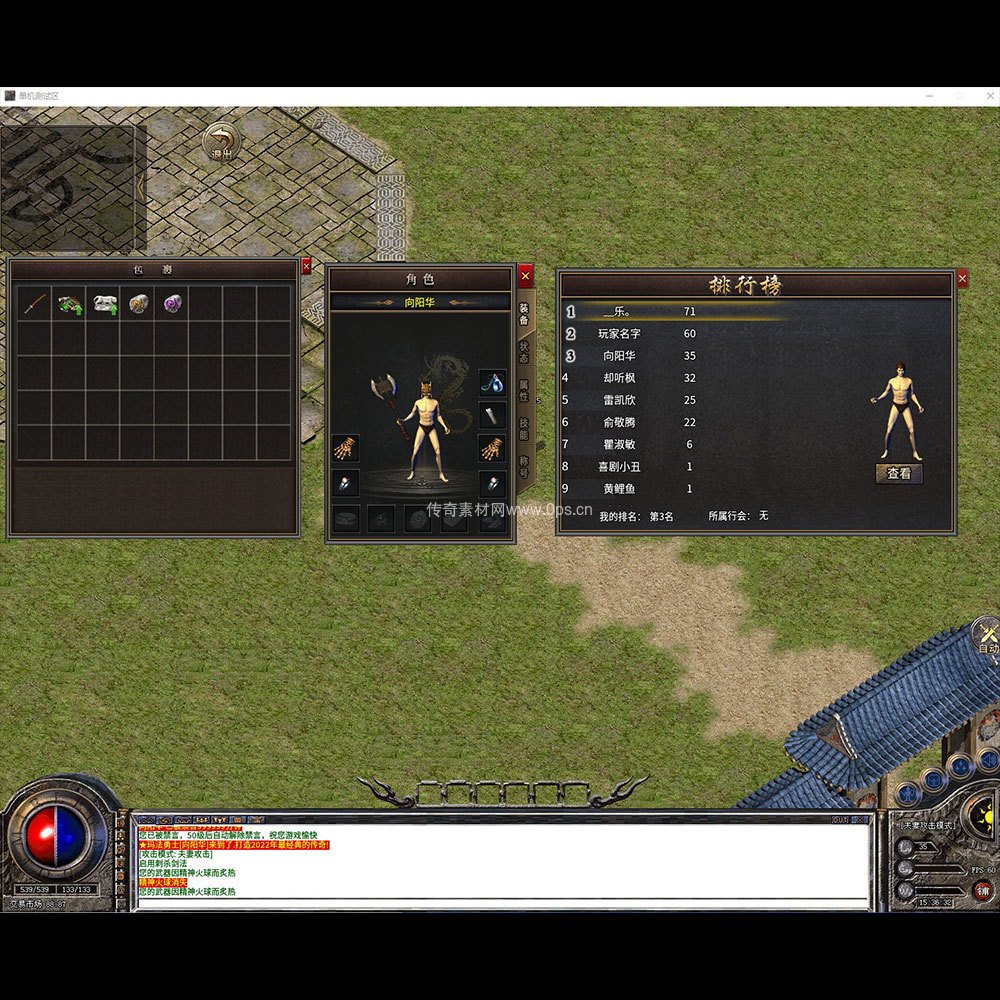Close the character (角色) panel
1000x1000 pixels.
[525, 276]
